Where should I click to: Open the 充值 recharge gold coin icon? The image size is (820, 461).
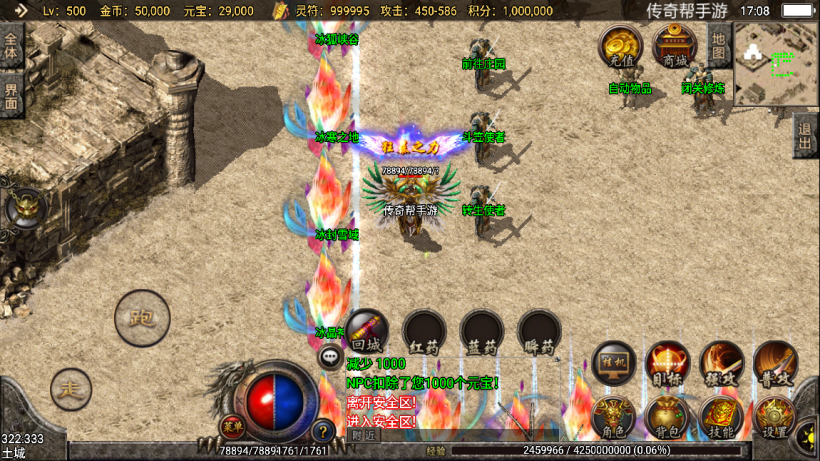621,47
